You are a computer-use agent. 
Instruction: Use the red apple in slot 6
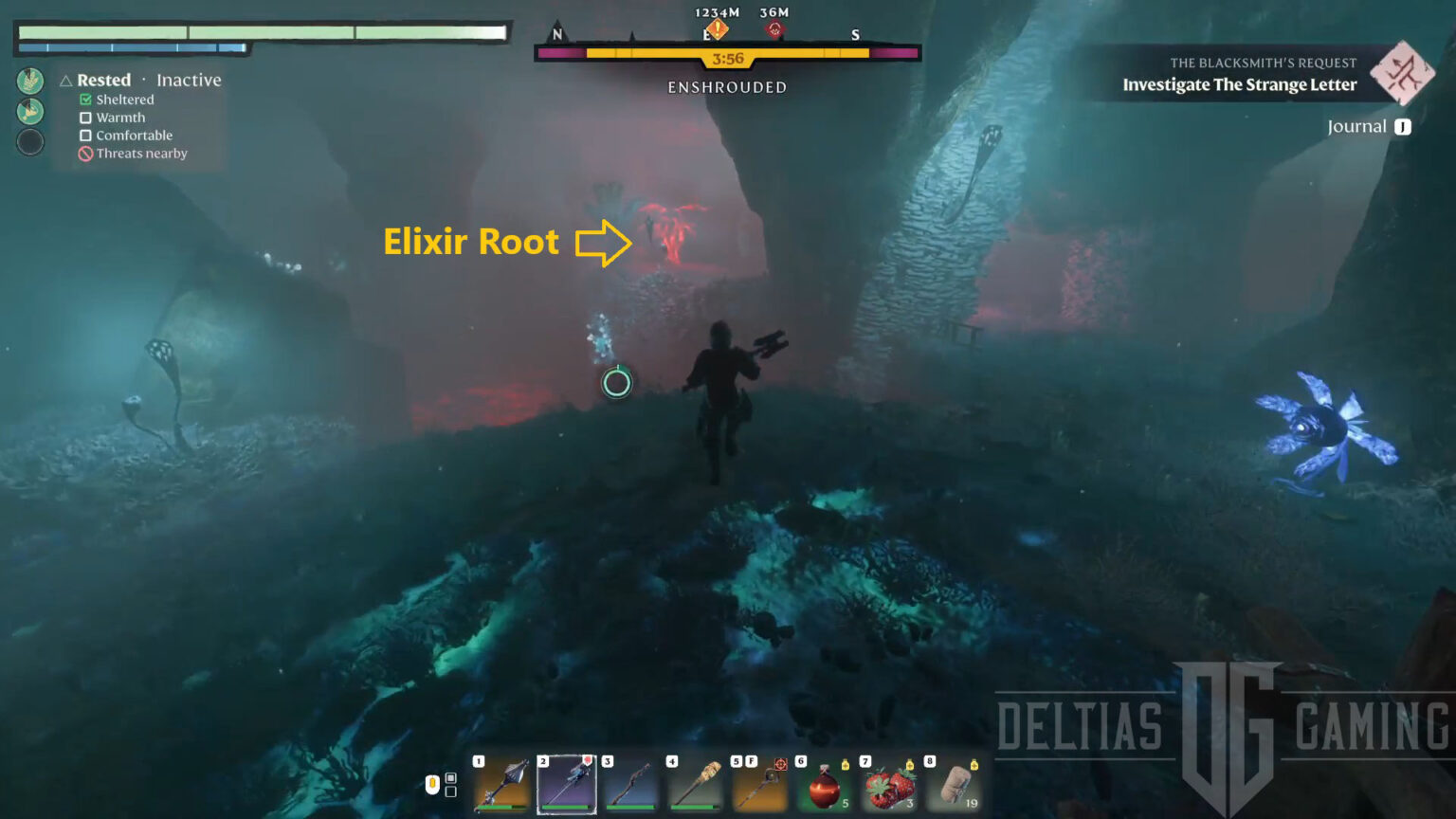(x=823, y=787)
